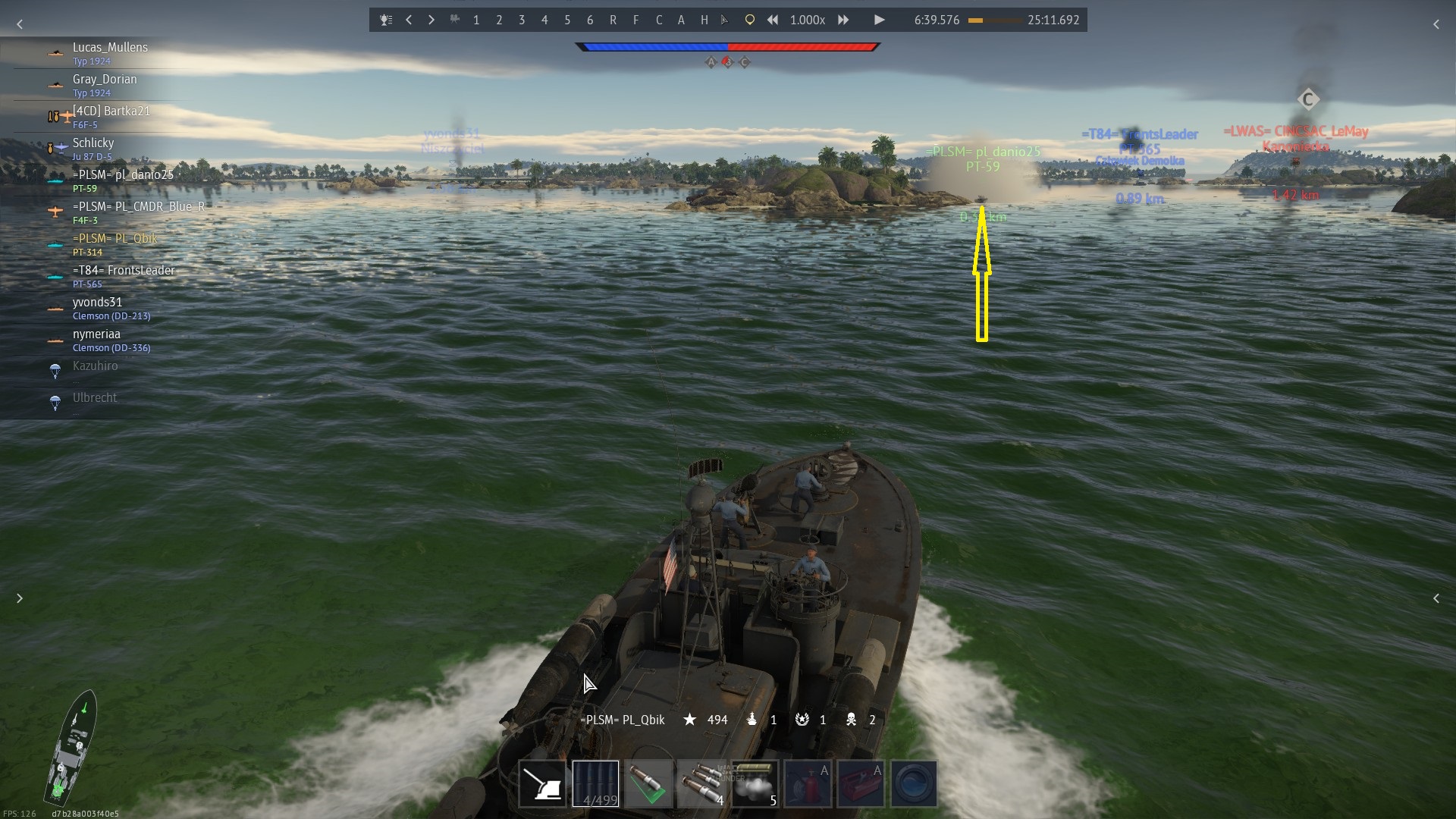Select Schlicky flying the Ju 87 D-5
This screenshot has width=1456, height=819.
93,148
